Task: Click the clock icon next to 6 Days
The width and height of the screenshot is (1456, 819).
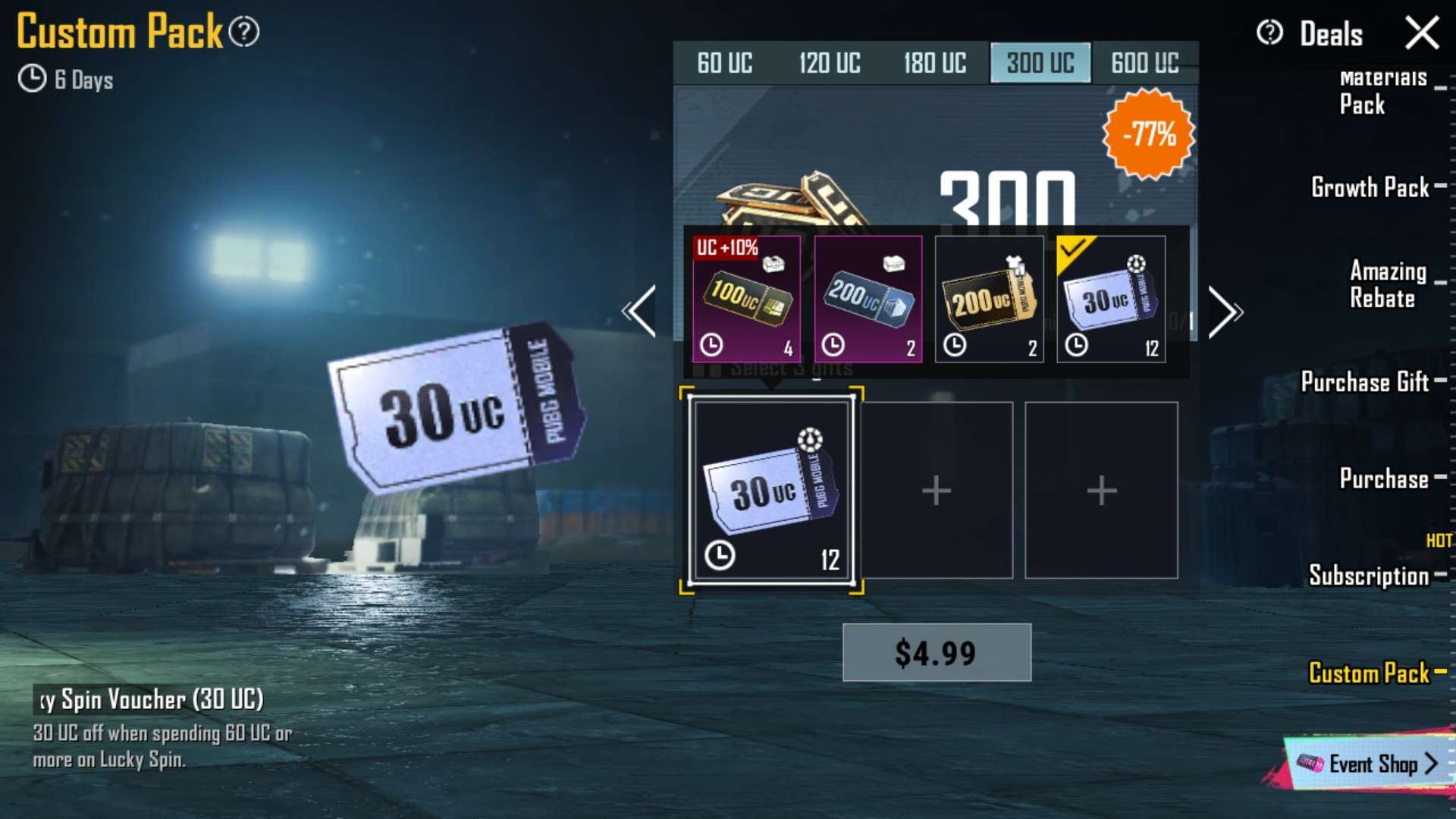Action: coord(31,78)
